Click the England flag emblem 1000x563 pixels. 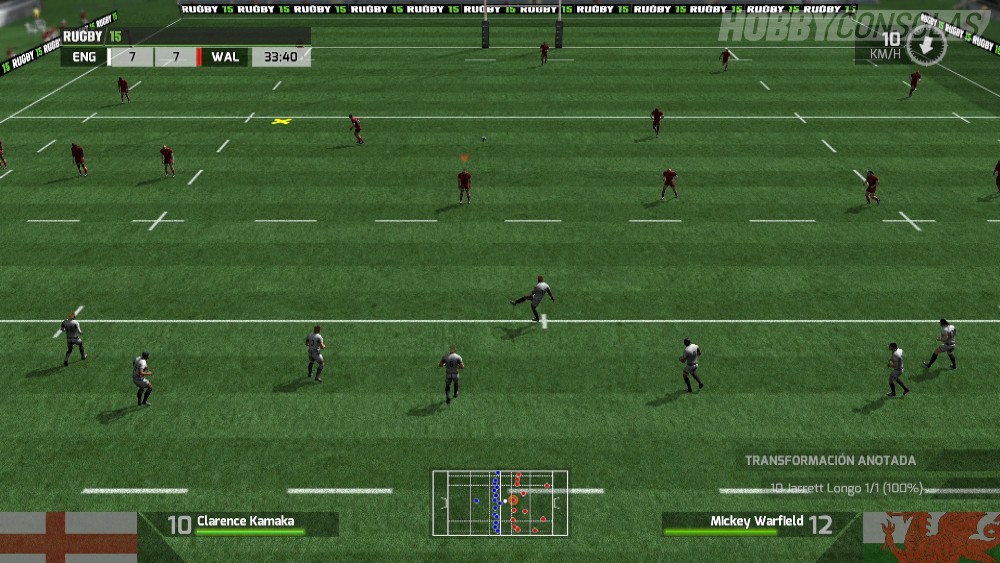point(68,537)
